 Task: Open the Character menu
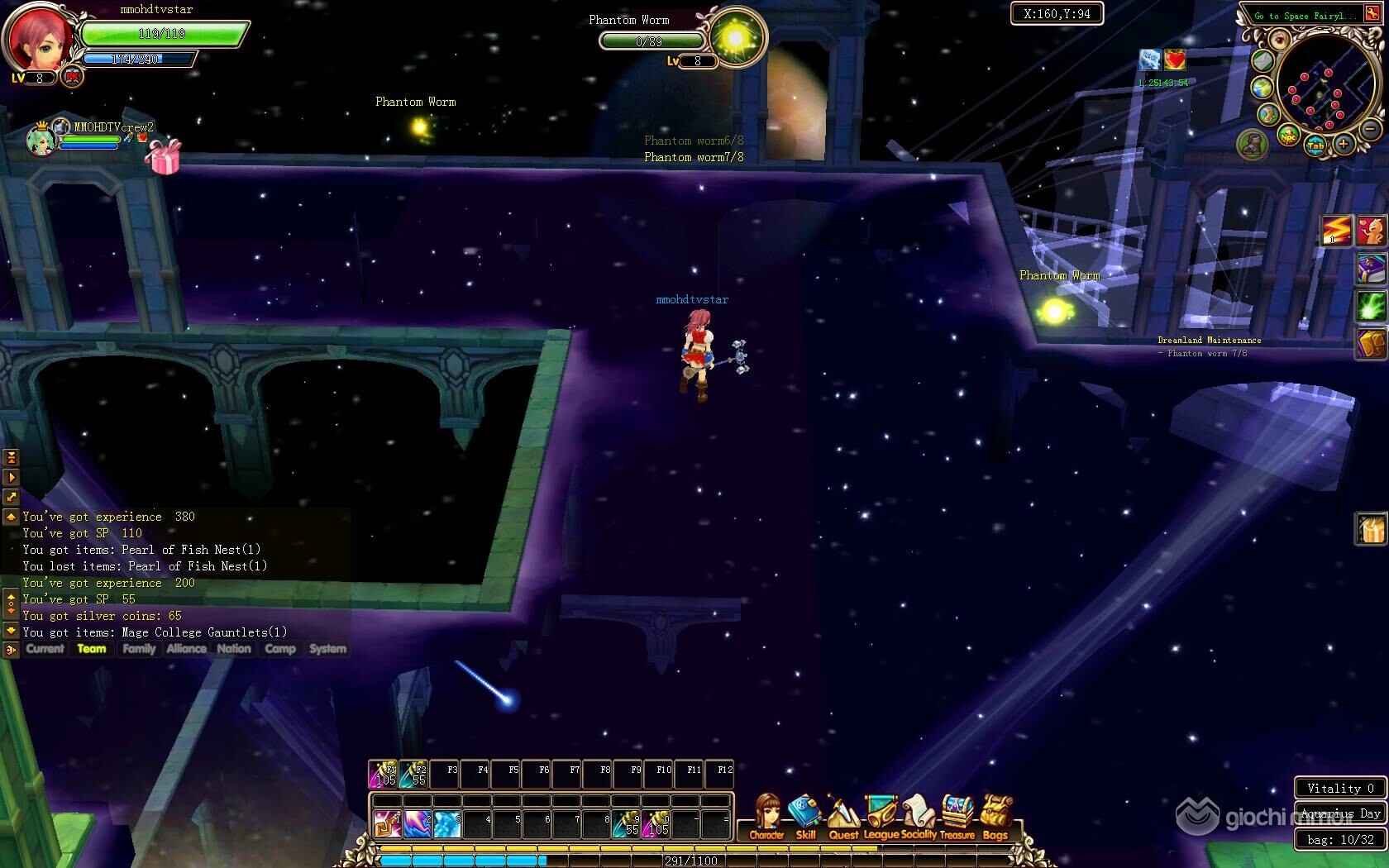coord(766,818)
